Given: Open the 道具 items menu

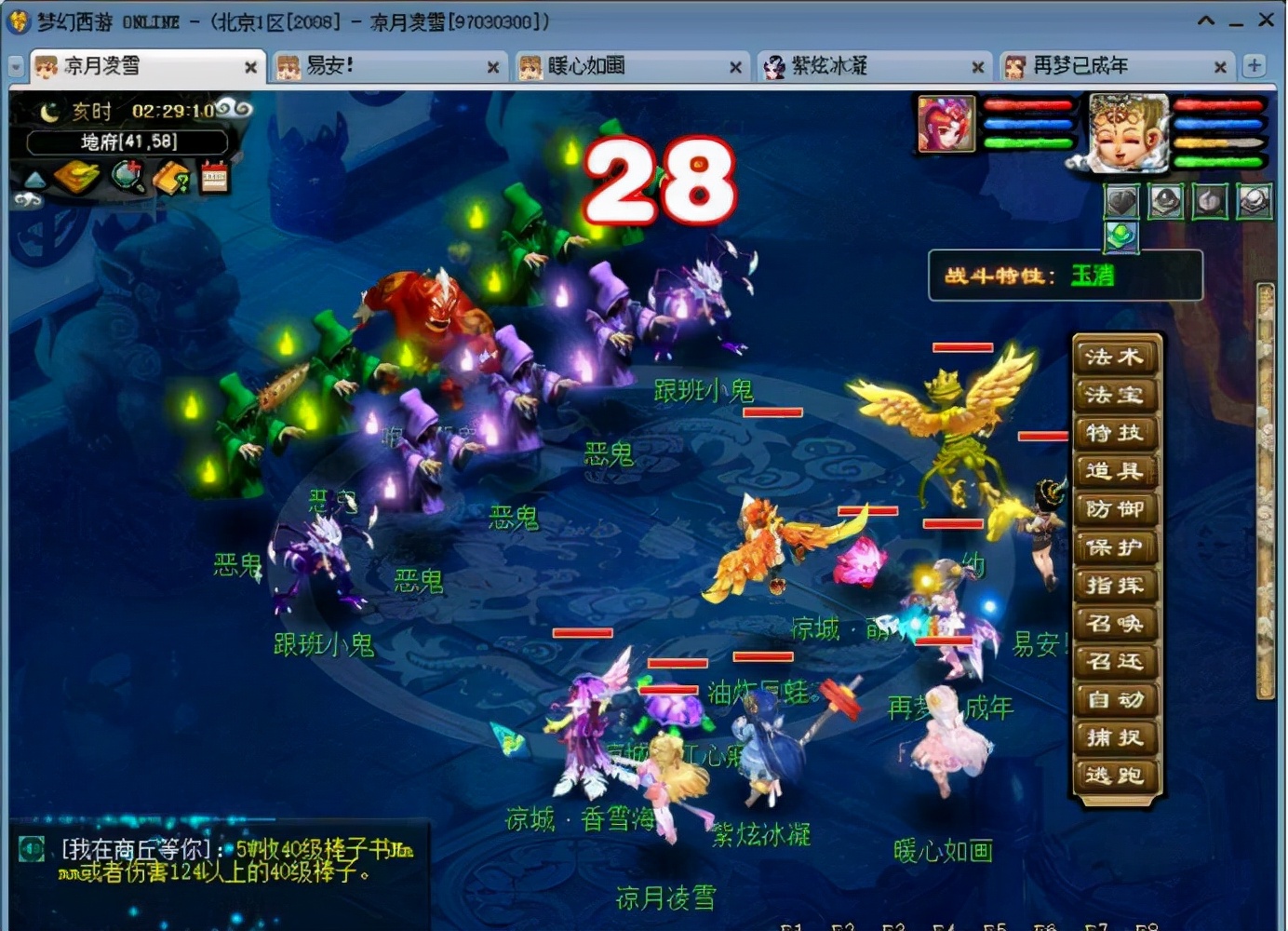Looking at the screenshot, I should pos(1115,471).
